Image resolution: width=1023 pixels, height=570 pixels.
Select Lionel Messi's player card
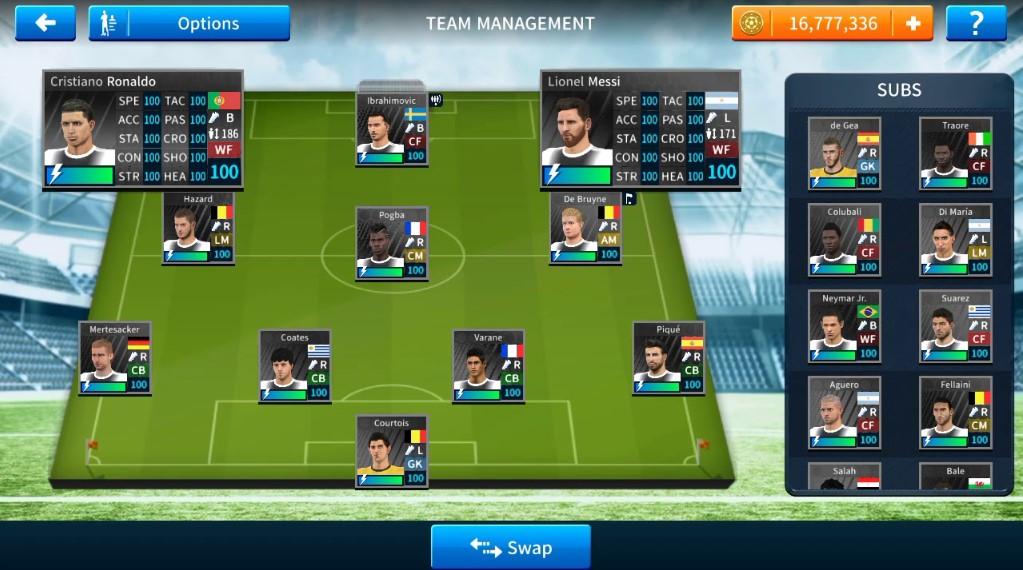pyautogui.click(x=640, y=129)
